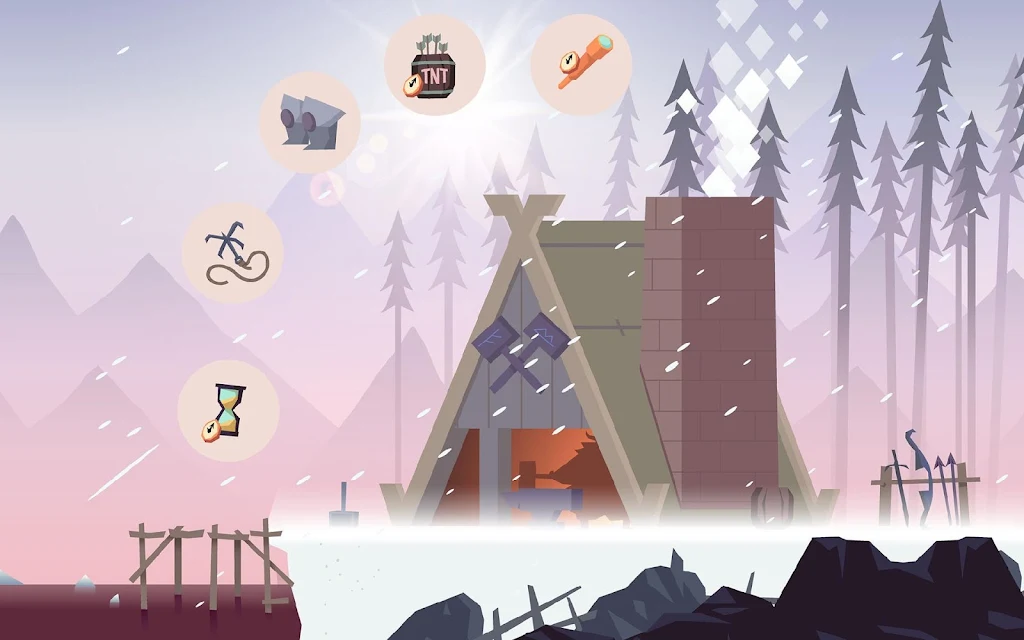Select the TNT barrel upgrade
The height and width of the screenshot is (640, 1024).
click(435, 65)
